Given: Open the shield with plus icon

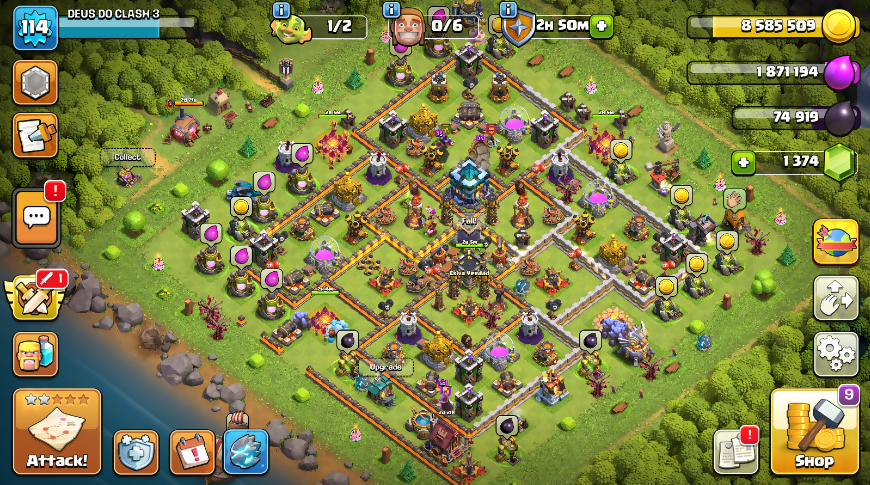Looking at the screenshot, I should 136,452.
